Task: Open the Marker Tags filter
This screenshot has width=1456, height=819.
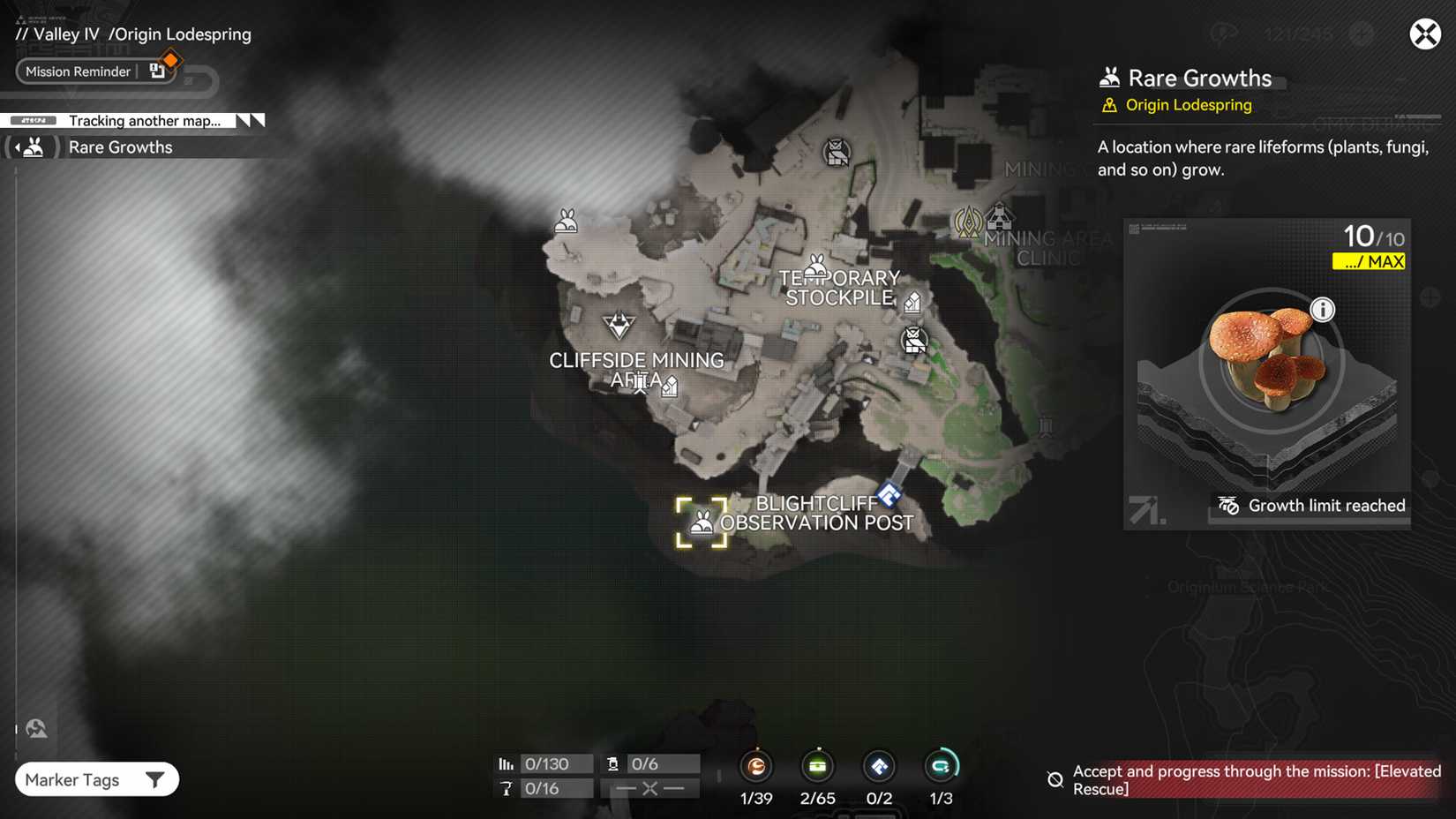Action: pos(96,779)
